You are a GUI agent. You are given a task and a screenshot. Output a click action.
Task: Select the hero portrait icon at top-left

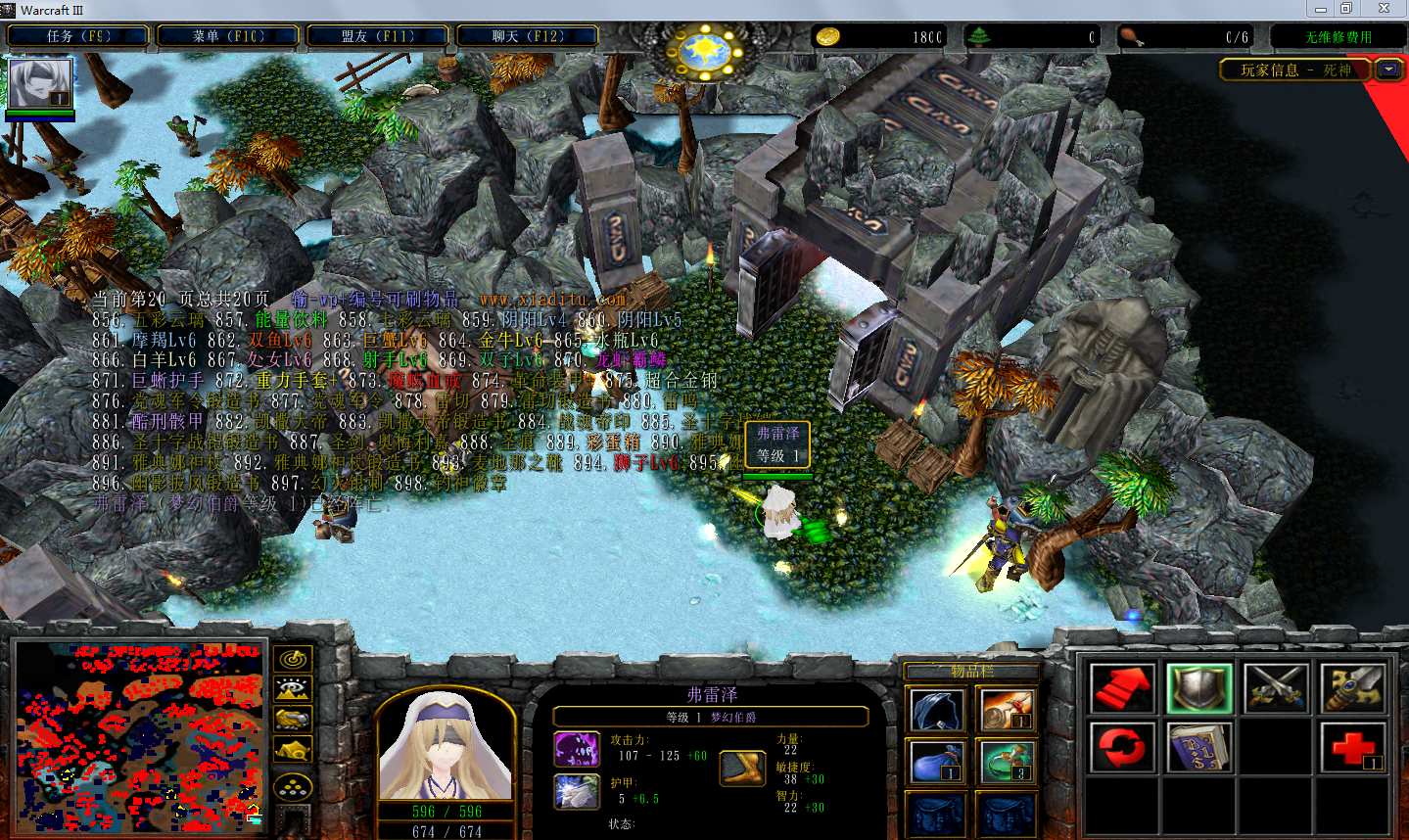40,84
